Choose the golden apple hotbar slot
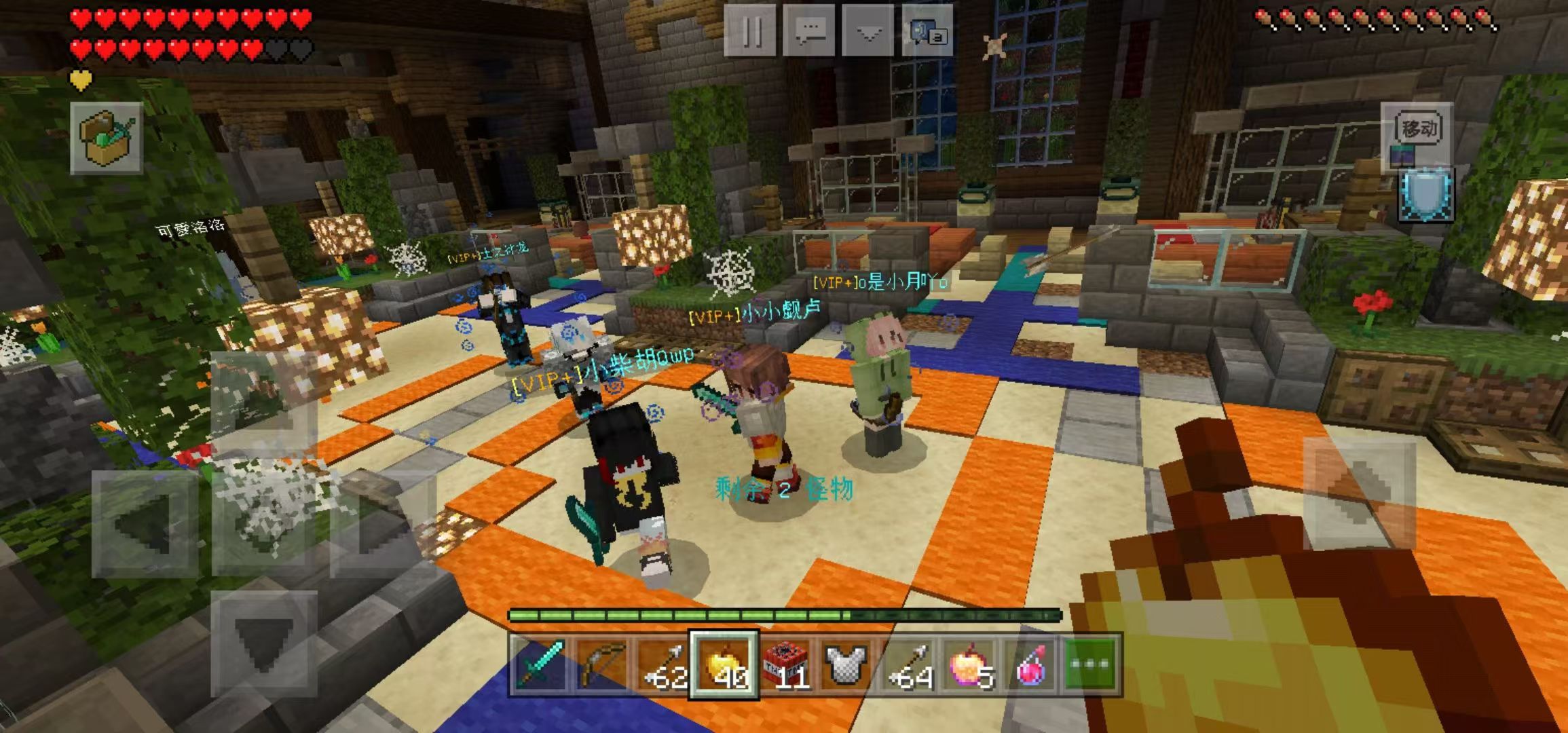The width and height of the screenshot is (1568, 733). pyautogui.click(x=724, y=664)
